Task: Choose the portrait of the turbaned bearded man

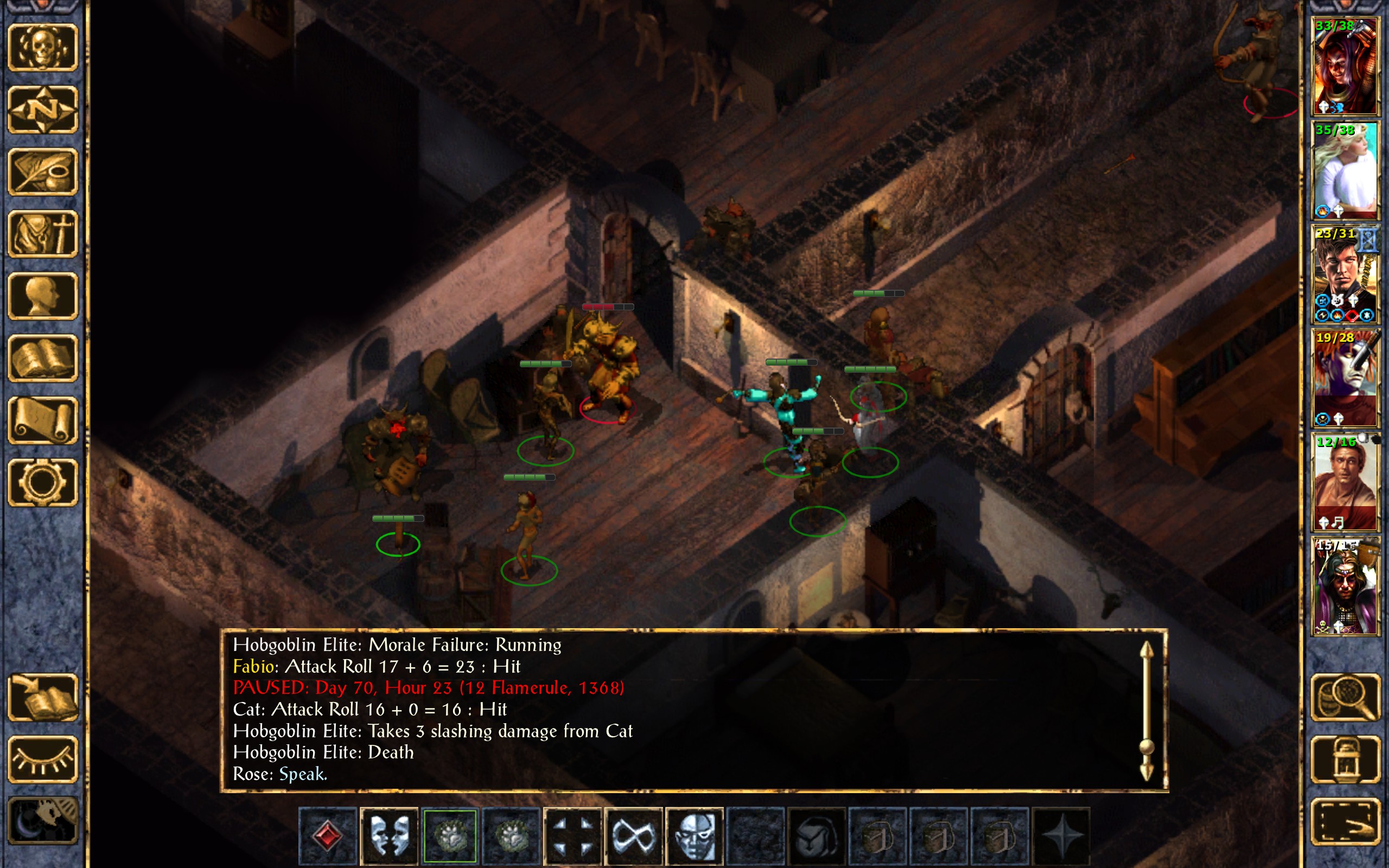Action: click(x=1345, y=586)
